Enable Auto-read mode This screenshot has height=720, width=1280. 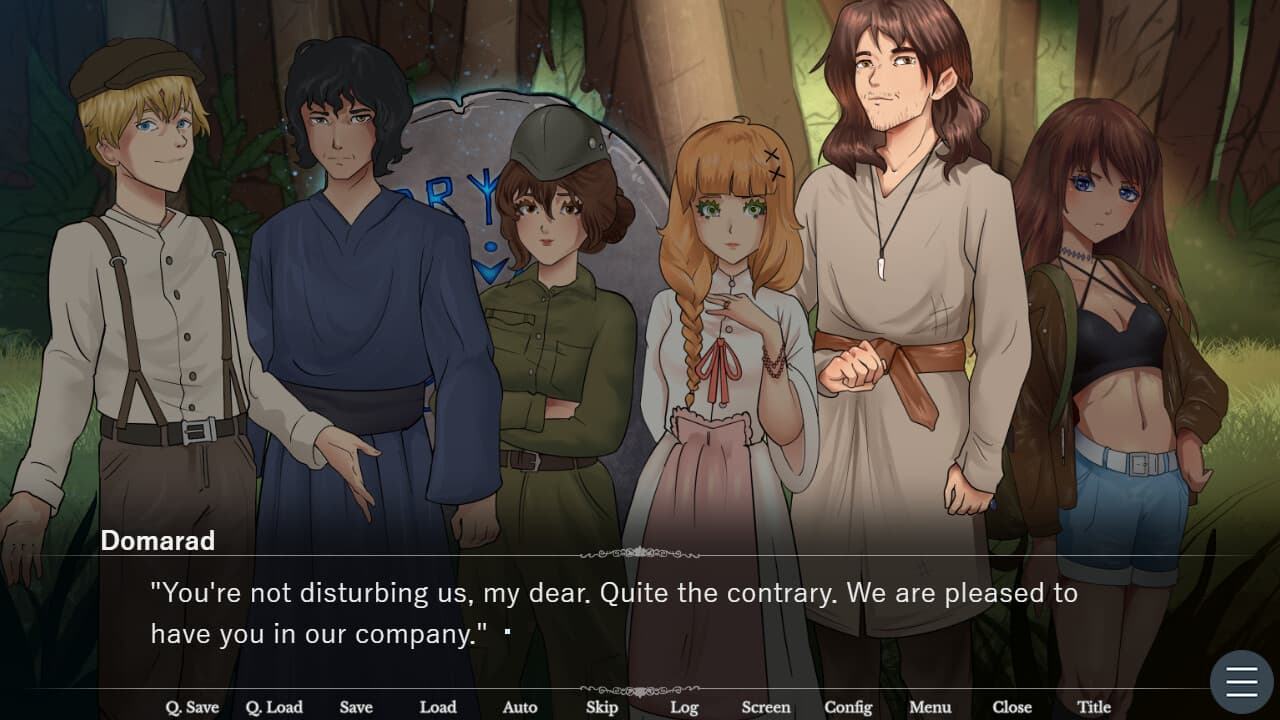520,707
